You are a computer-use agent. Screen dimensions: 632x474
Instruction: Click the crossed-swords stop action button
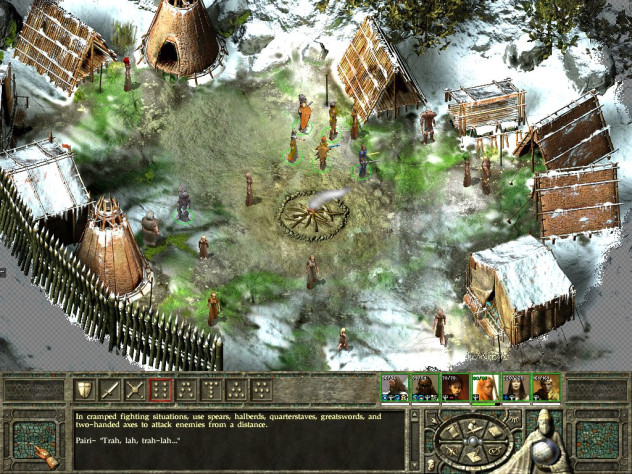tap(134, 390)
